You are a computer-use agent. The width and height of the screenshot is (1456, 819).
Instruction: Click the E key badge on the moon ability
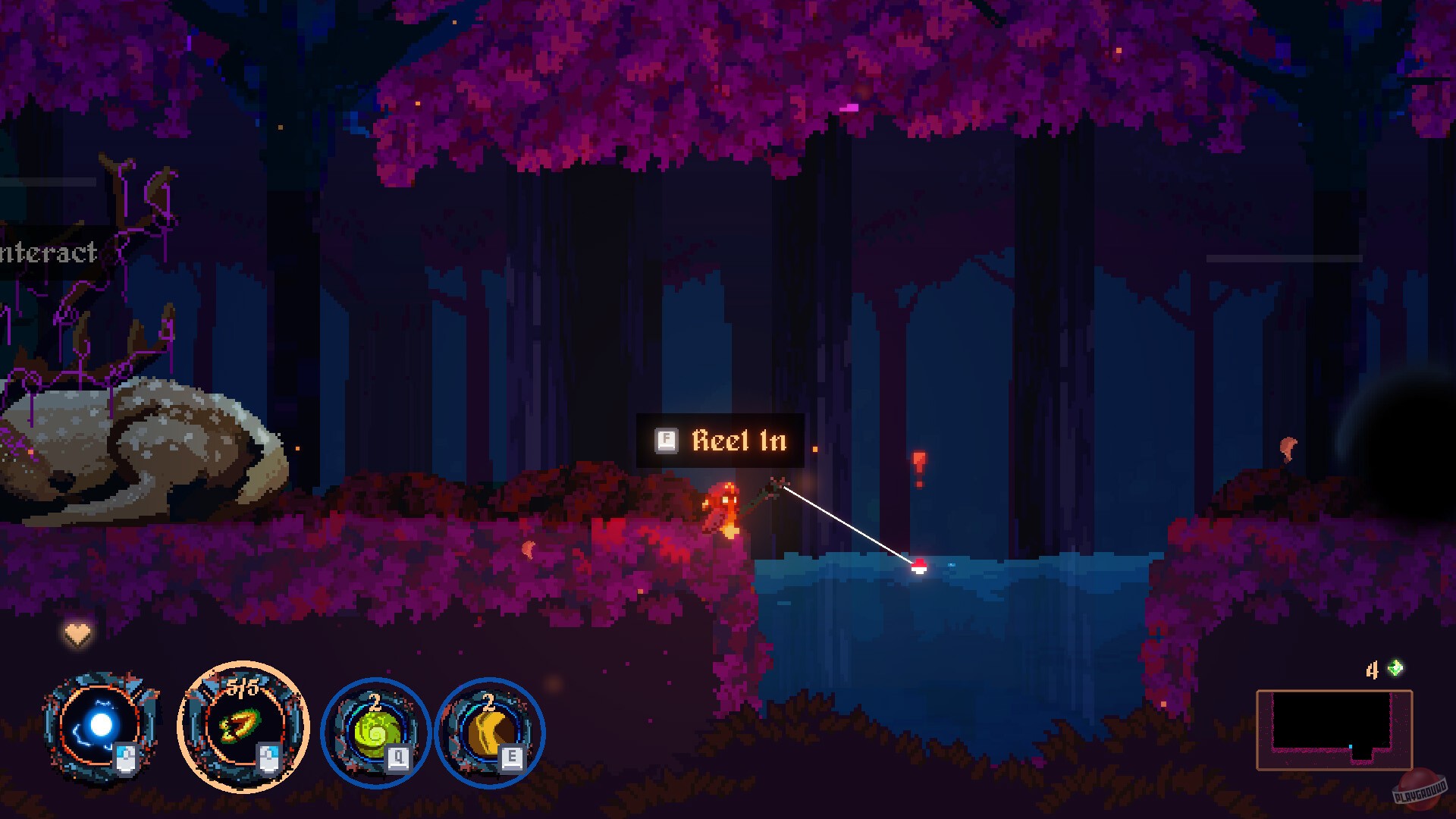click(x=510, y=758)
